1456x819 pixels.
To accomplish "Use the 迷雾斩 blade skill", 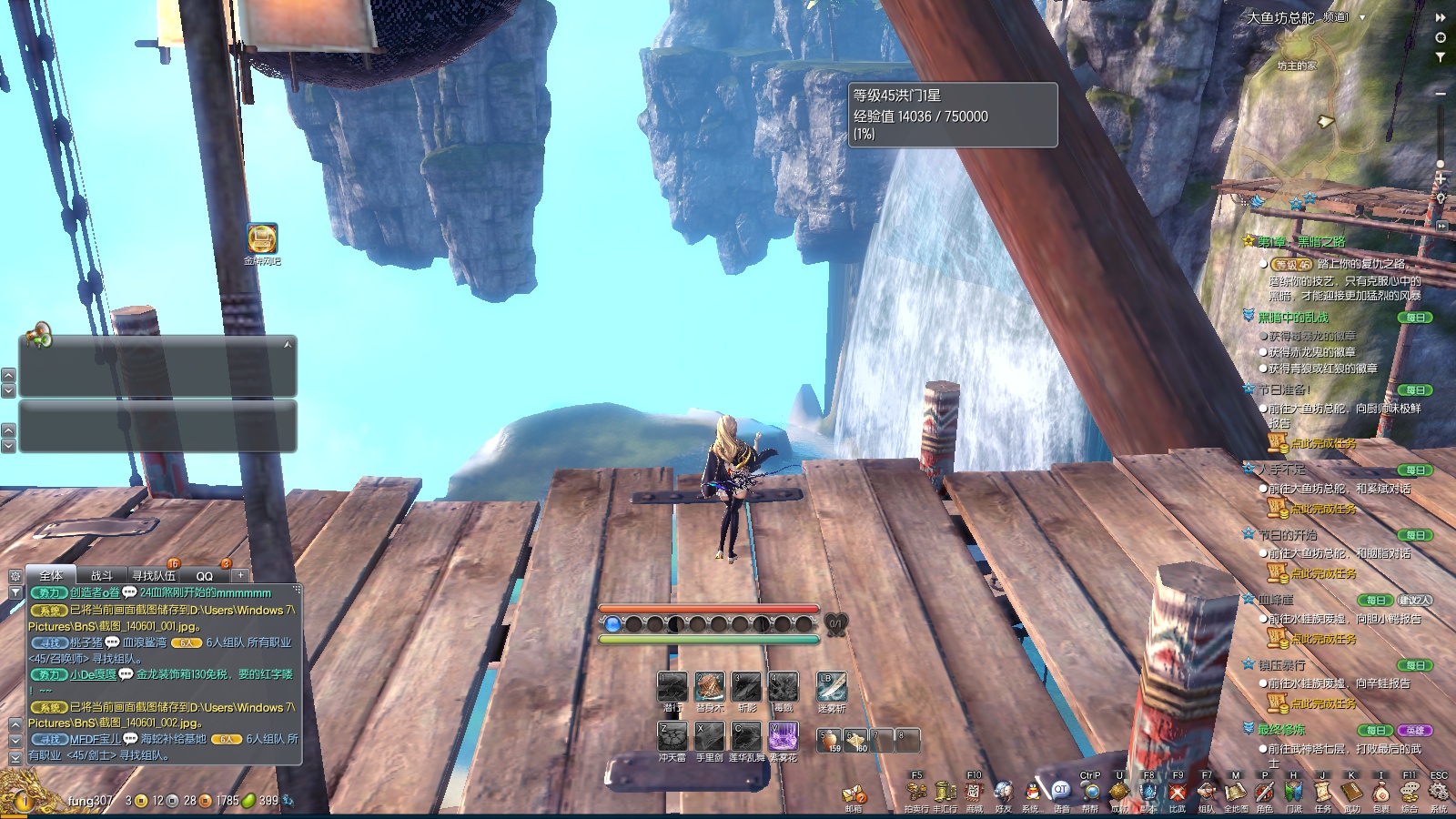I will point(831,687).
